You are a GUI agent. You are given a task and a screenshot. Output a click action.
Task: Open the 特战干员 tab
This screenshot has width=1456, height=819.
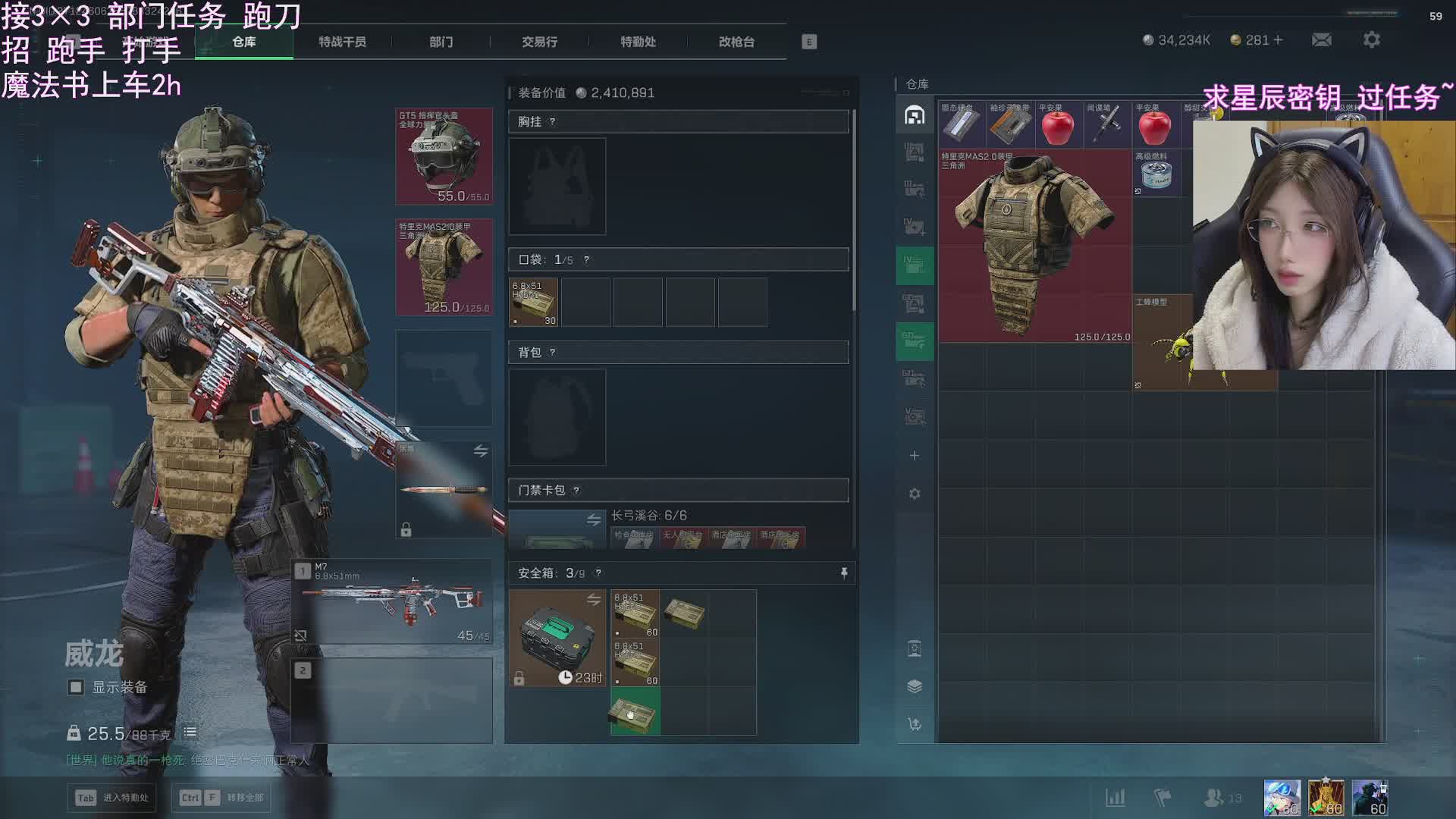[342, 42]
